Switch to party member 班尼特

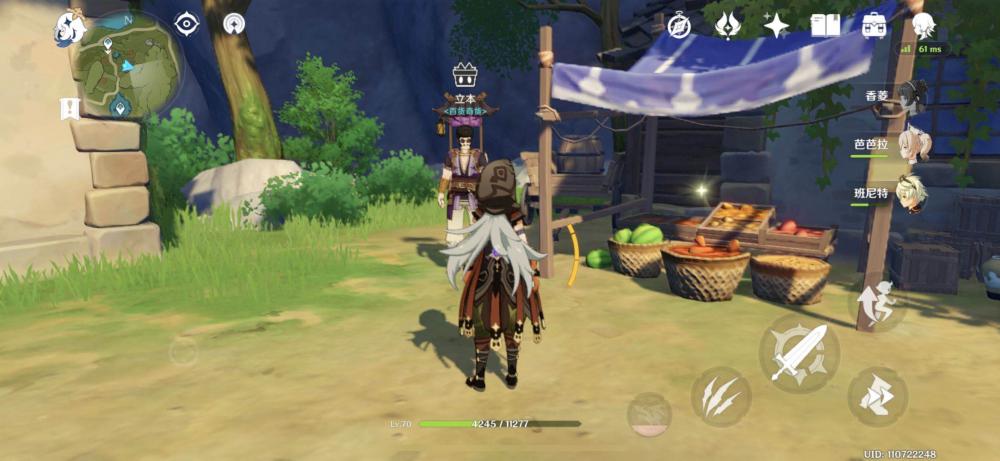pyautogui.click(x=911, y=194)
